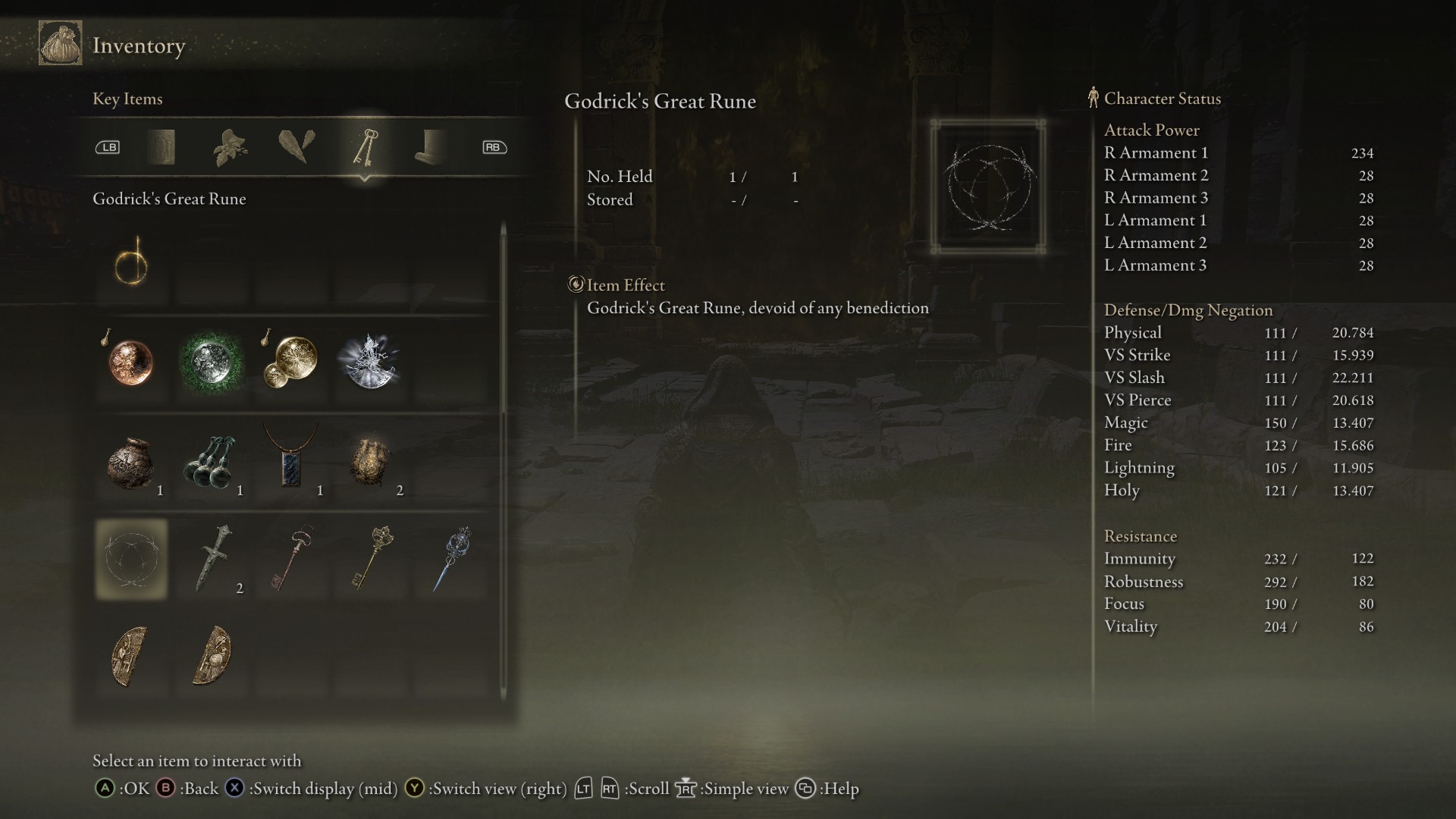Open the leaf crafting materials tab
The width and height of the screenshot is (1456, 819).
(230, 147)
